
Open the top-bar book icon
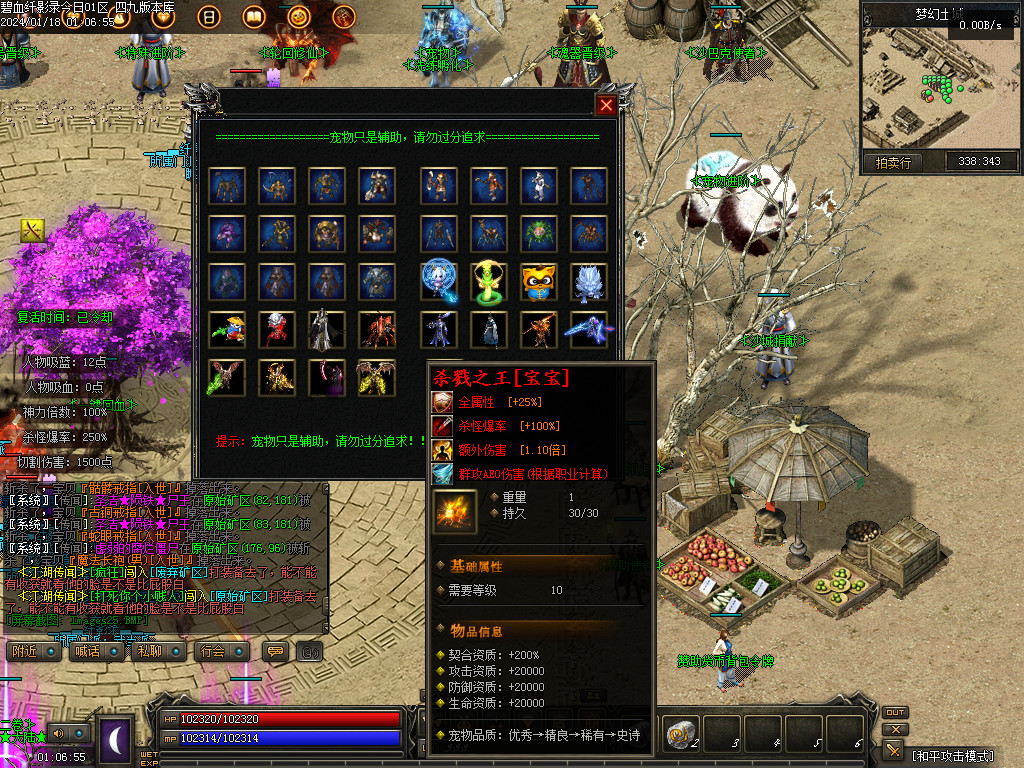[254, 17]
